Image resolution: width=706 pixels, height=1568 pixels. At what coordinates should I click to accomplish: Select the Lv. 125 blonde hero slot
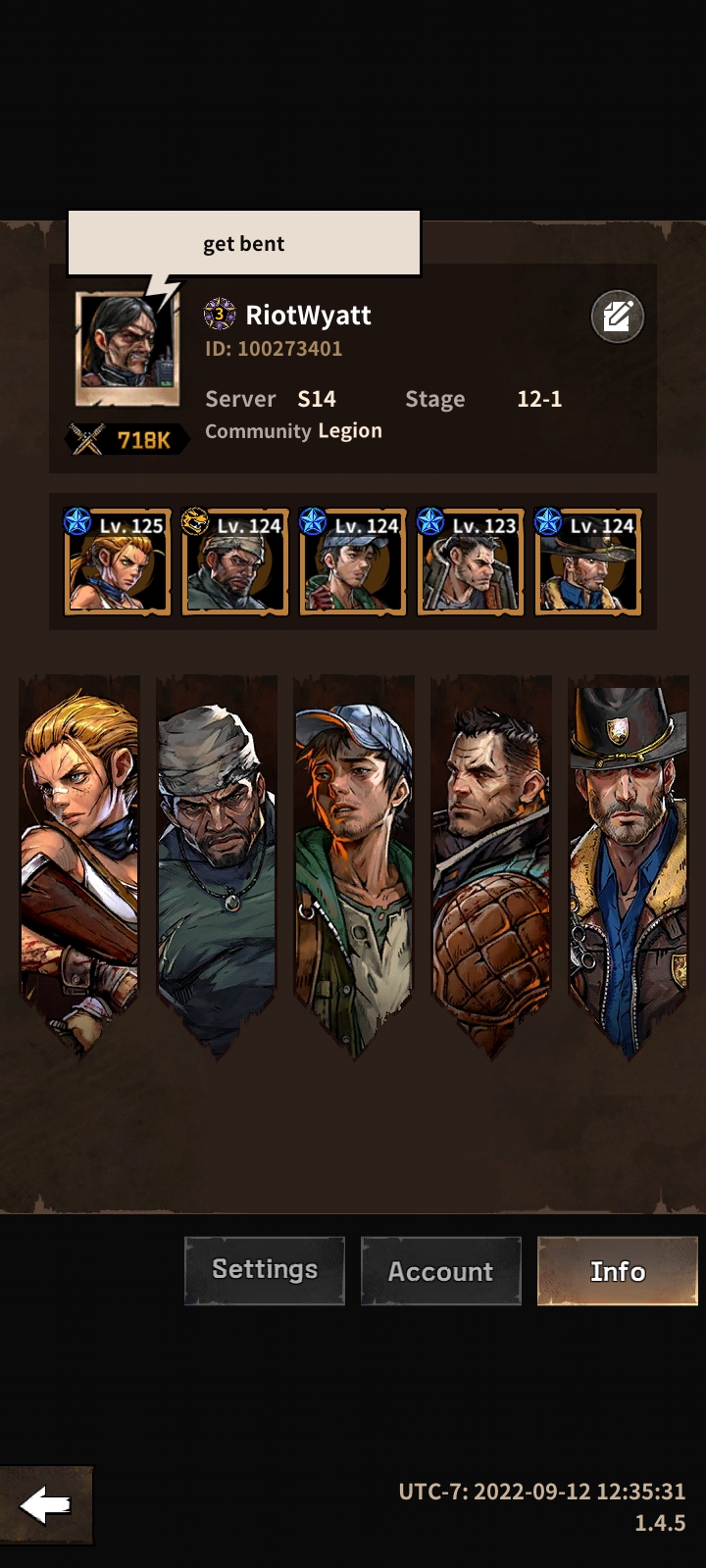coord(118,562)
